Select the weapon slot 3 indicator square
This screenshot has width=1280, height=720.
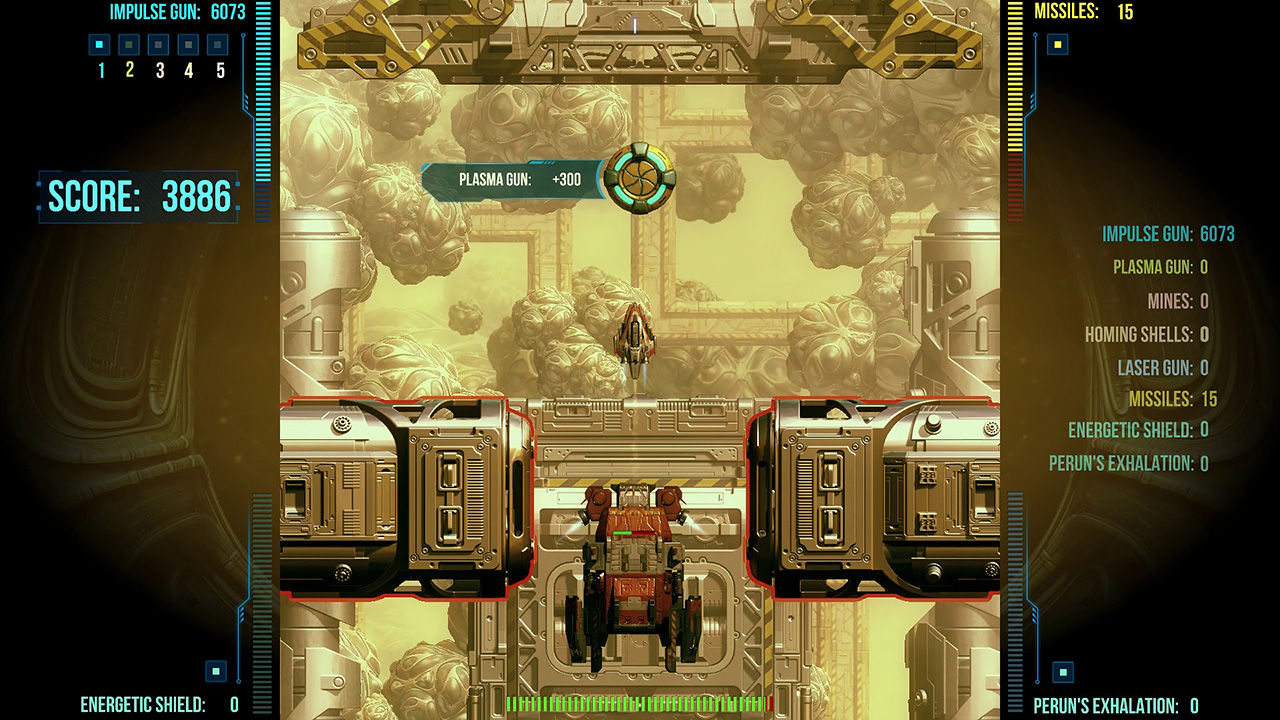tap(157, 44)
